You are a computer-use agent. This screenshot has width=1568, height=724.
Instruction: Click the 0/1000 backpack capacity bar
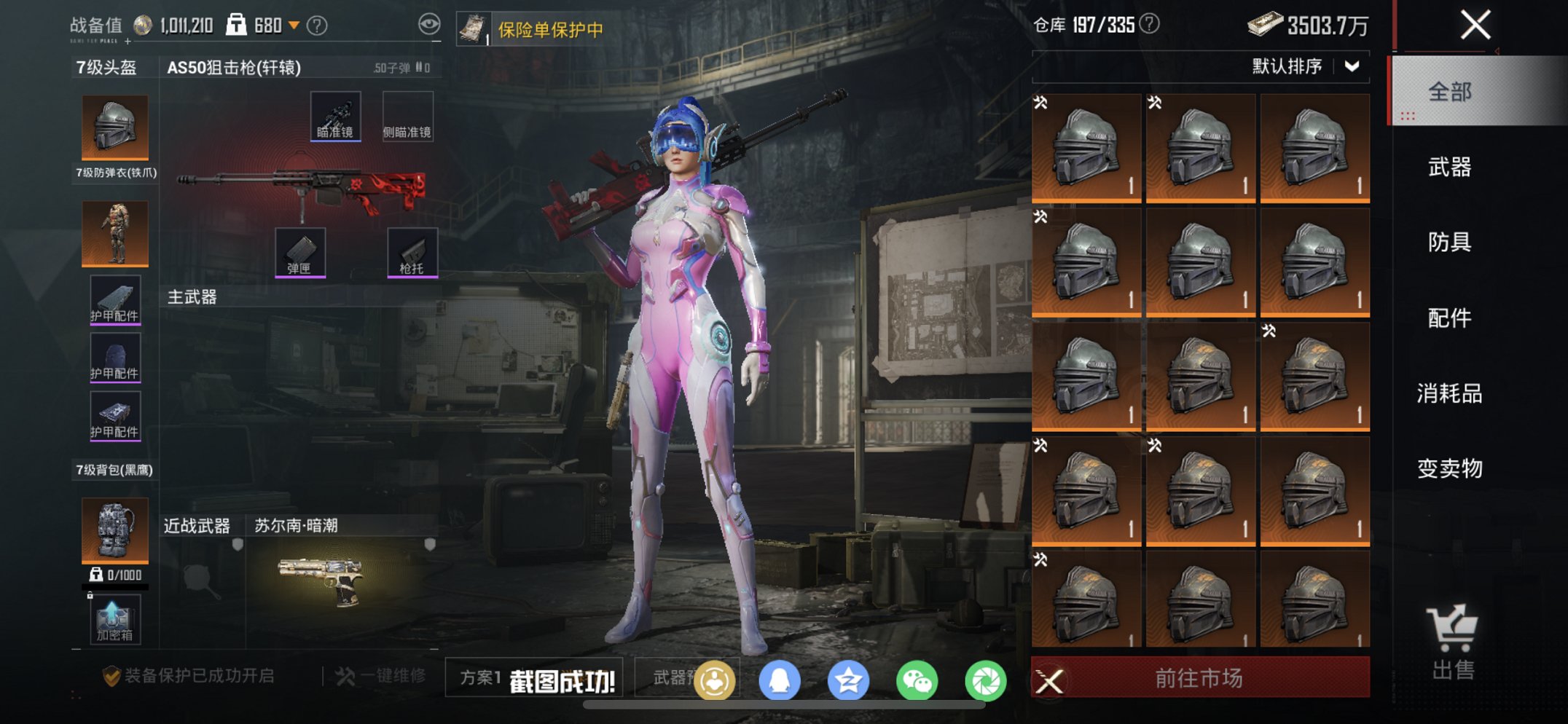point(114,575)
